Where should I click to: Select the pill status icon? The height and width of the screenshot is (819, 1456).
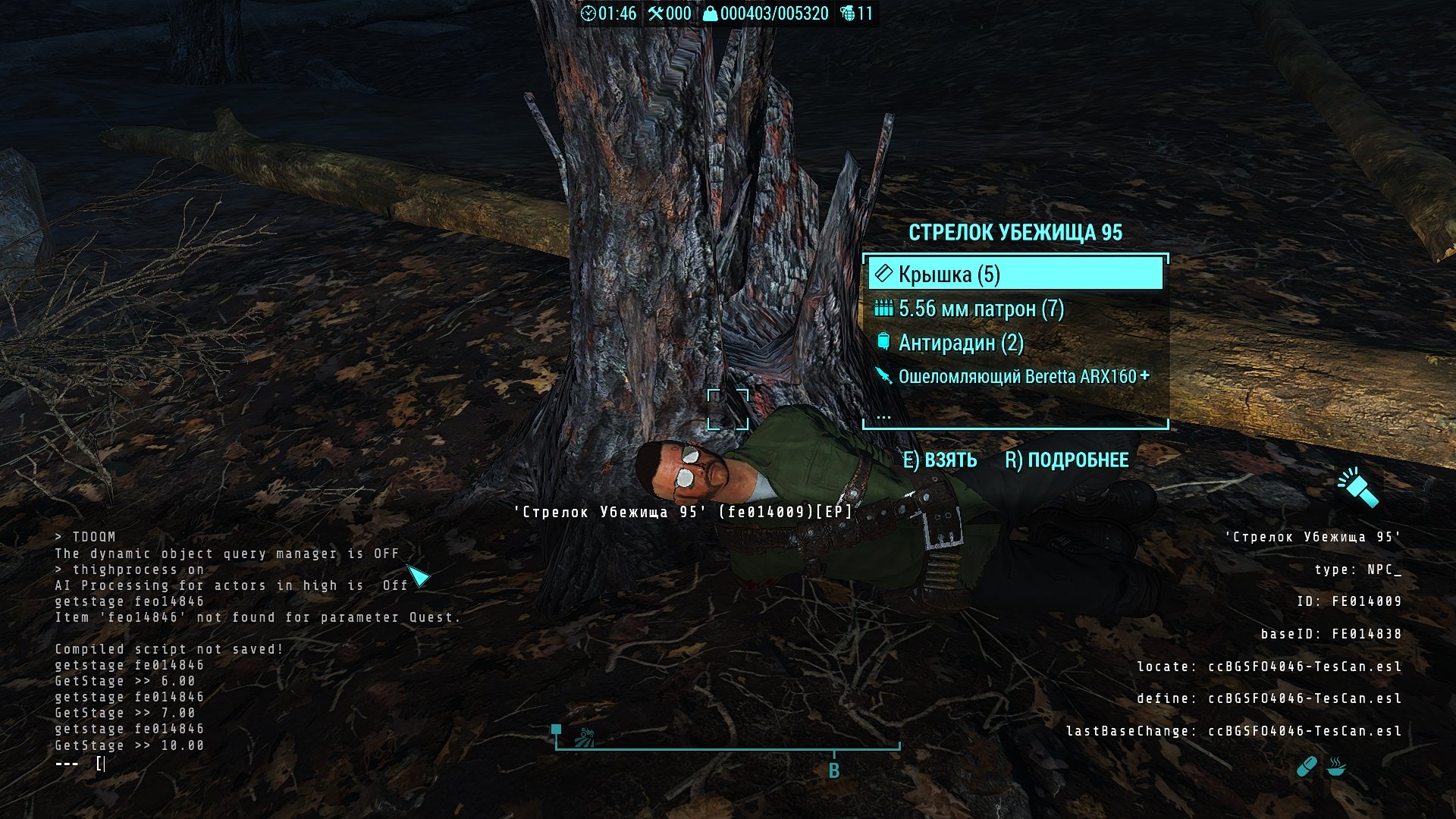click(1307, 767)
